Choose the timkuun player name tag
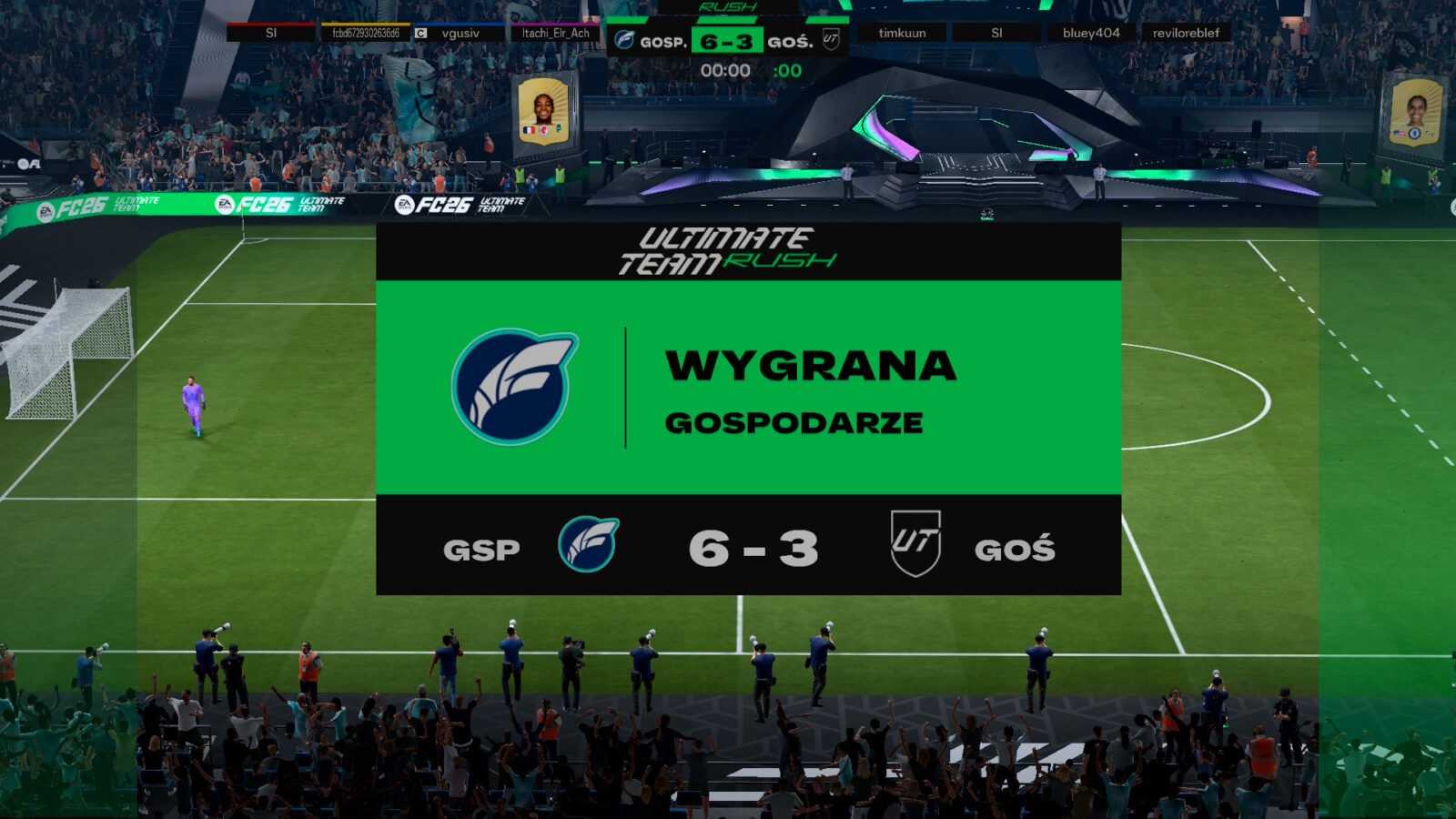Screen dimensions: 1456x819 point(902,34)
